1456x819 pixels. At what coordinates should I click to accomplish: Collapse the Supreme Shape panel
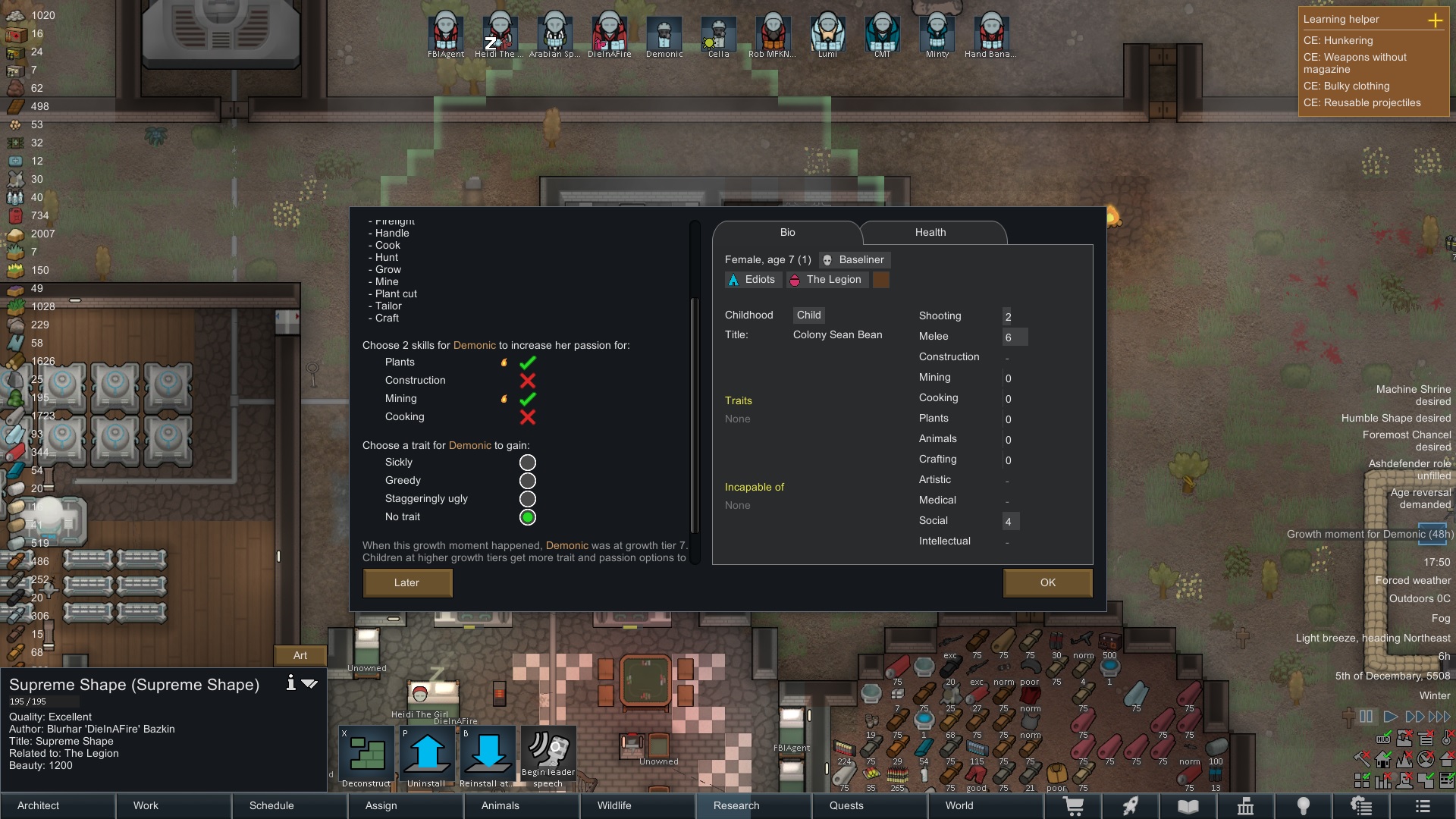(x=309, y=682)
